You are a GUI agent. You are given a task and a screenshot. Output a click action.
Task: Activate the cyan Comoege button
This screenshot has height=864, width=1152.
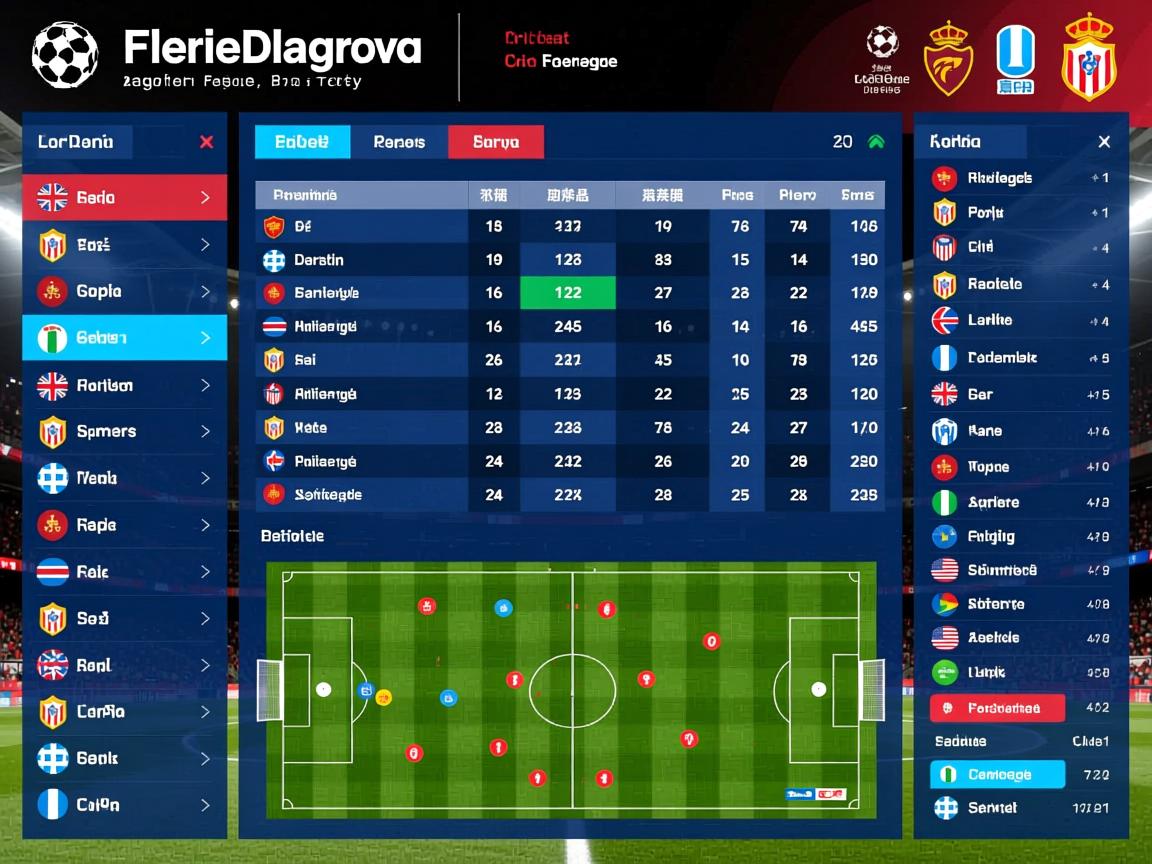(x=997, y=774)
